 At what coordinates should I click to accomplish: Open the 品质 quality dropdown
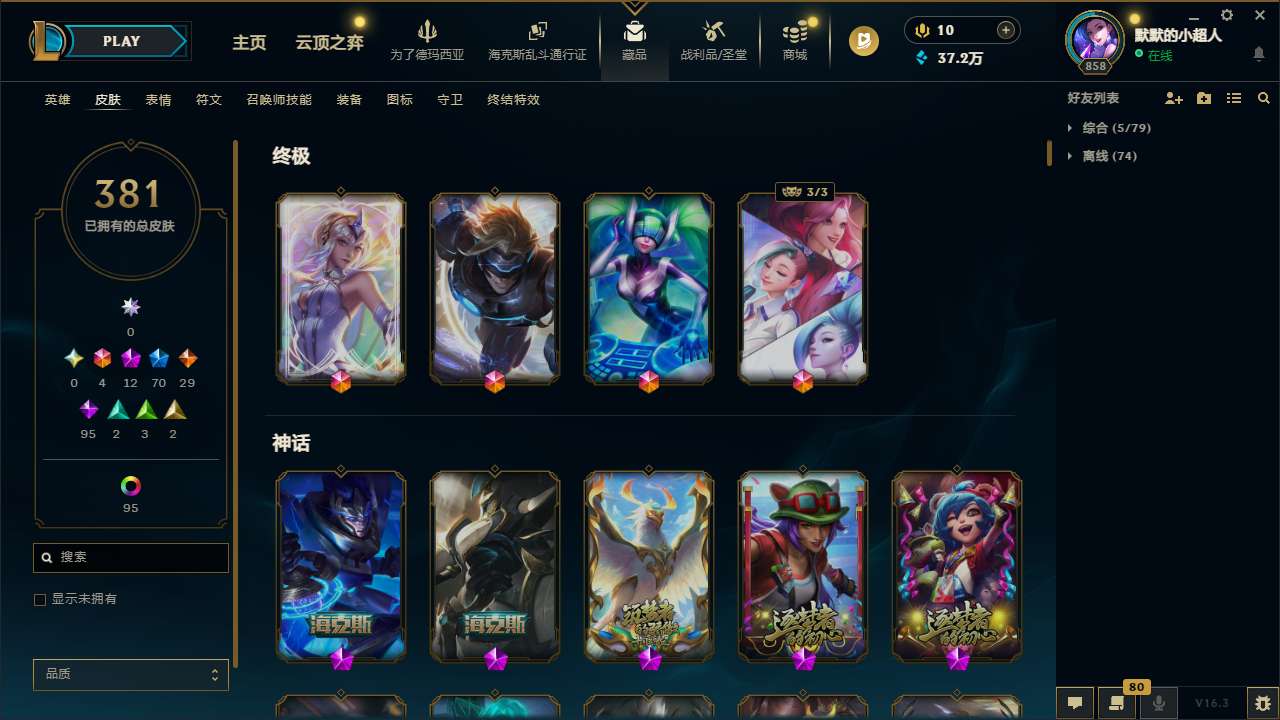coord(130,674)
